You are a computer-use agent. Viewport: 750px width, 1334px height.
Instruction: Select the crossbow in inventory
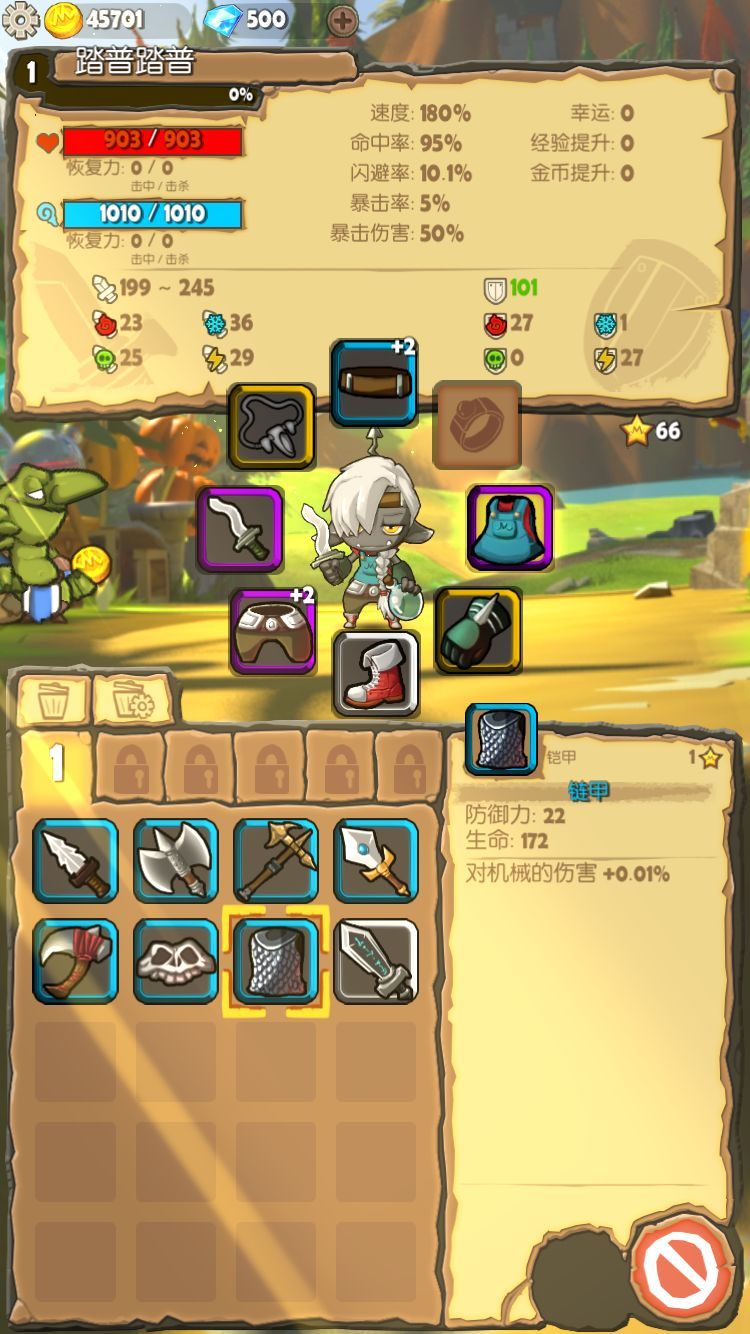pyautogui.click(x=275, y=861)
